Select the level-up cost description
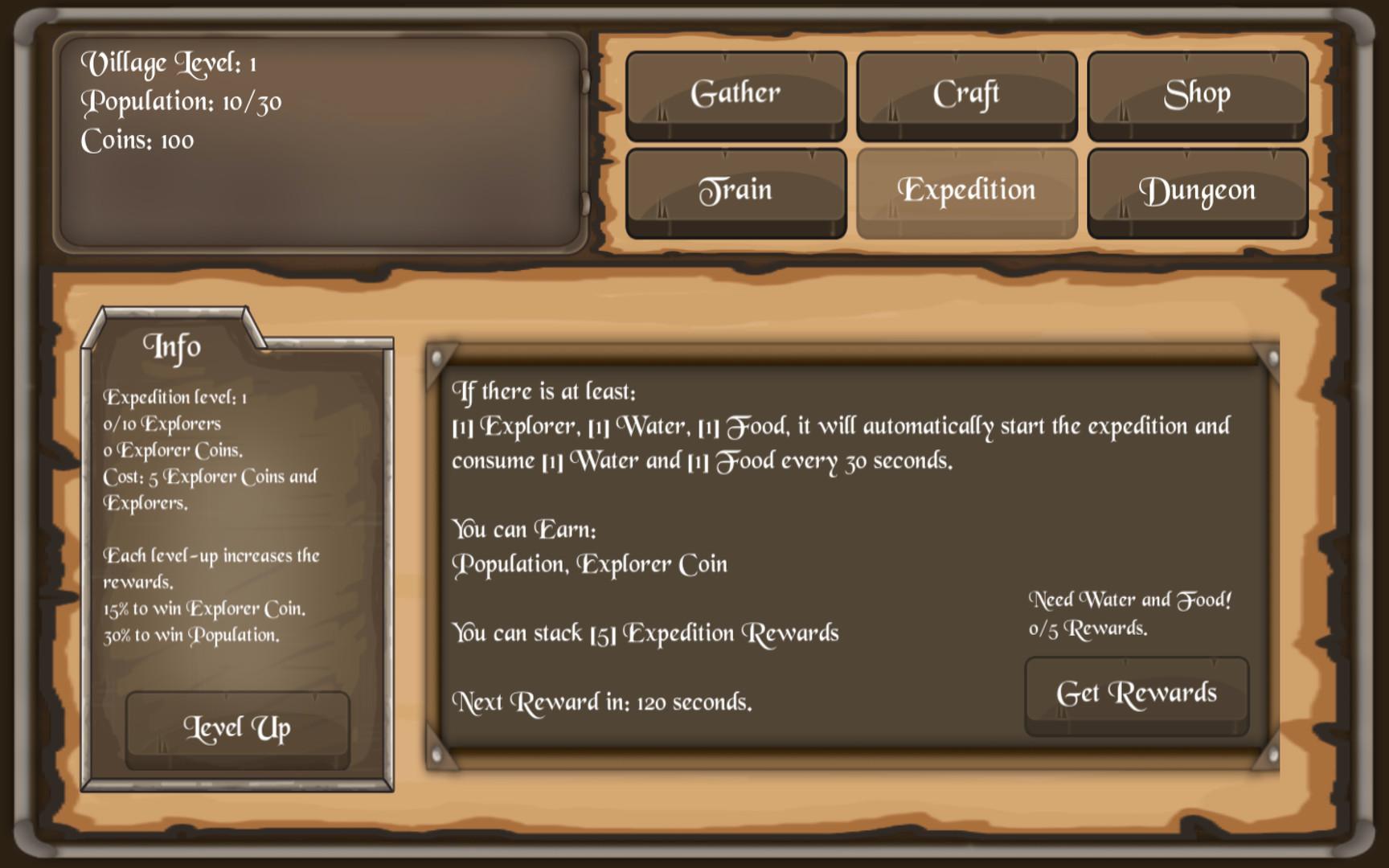1389x868 pixels. tap(209, 489)
